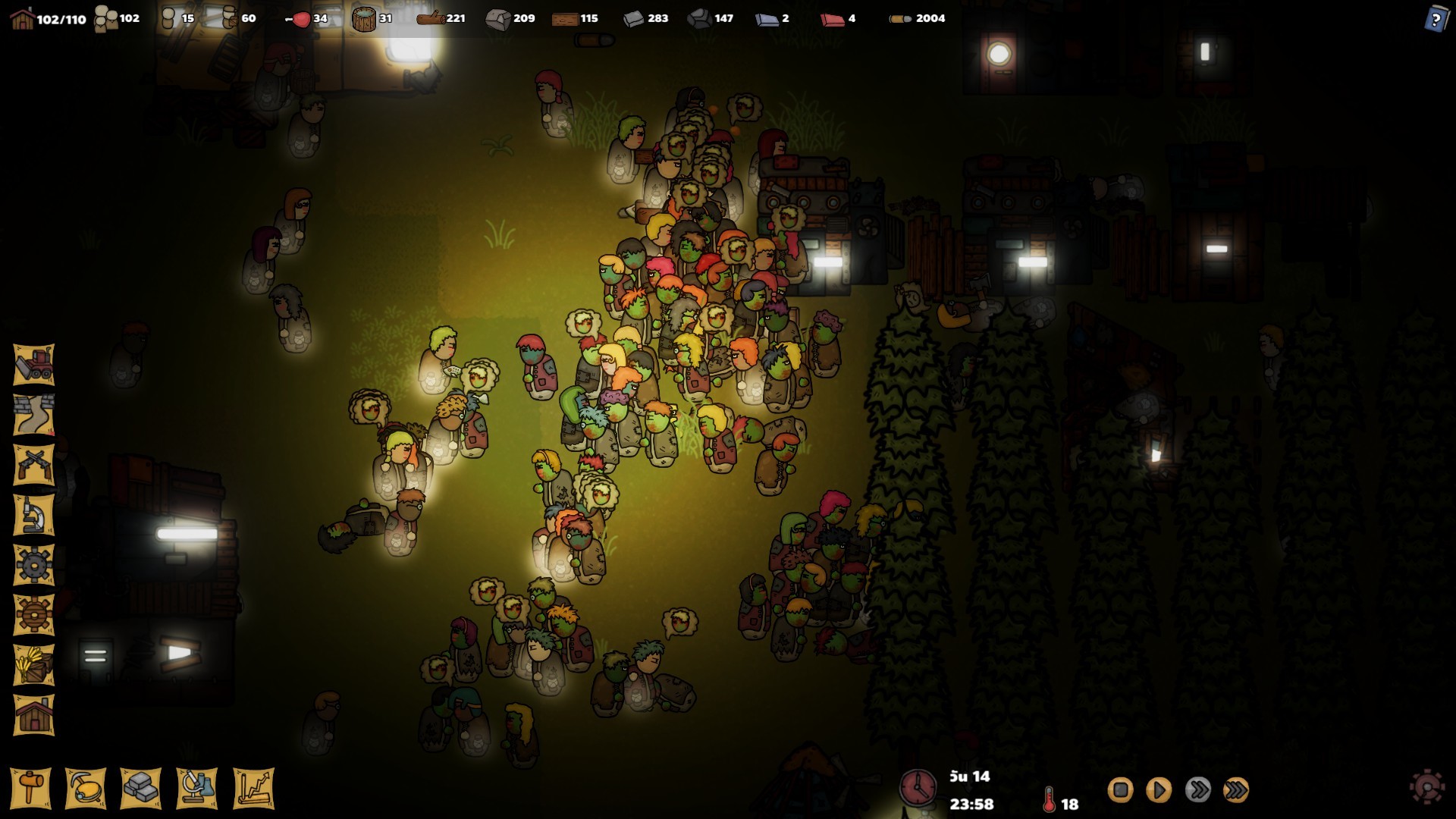
Task: Show the stone blocks resources panel
Action: tap(141, 789)
